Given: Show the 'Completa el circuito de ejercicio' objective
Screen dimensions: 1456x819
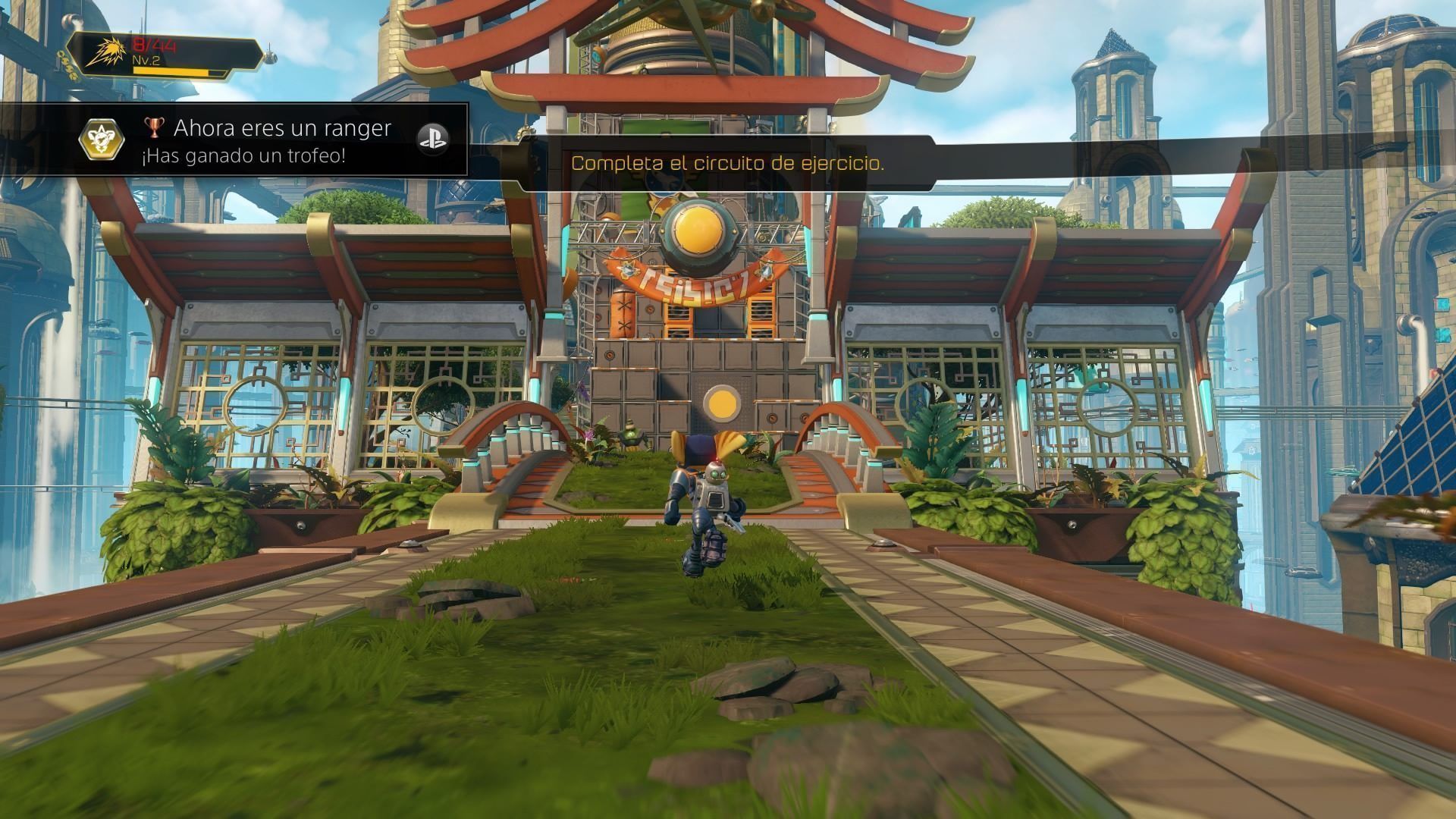Looking at the screenshot, I should click(x=726, y=163).
